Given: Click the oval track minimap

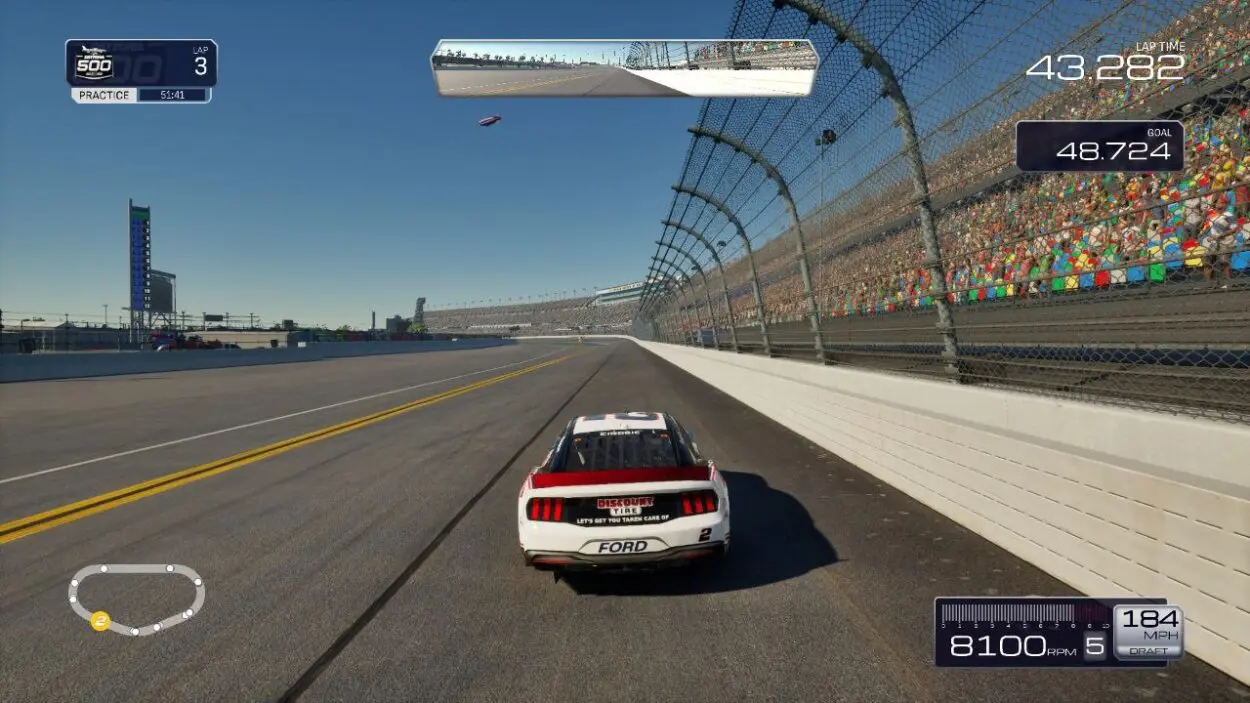Looking at the screenshot, I should click(x=136, y=598).
